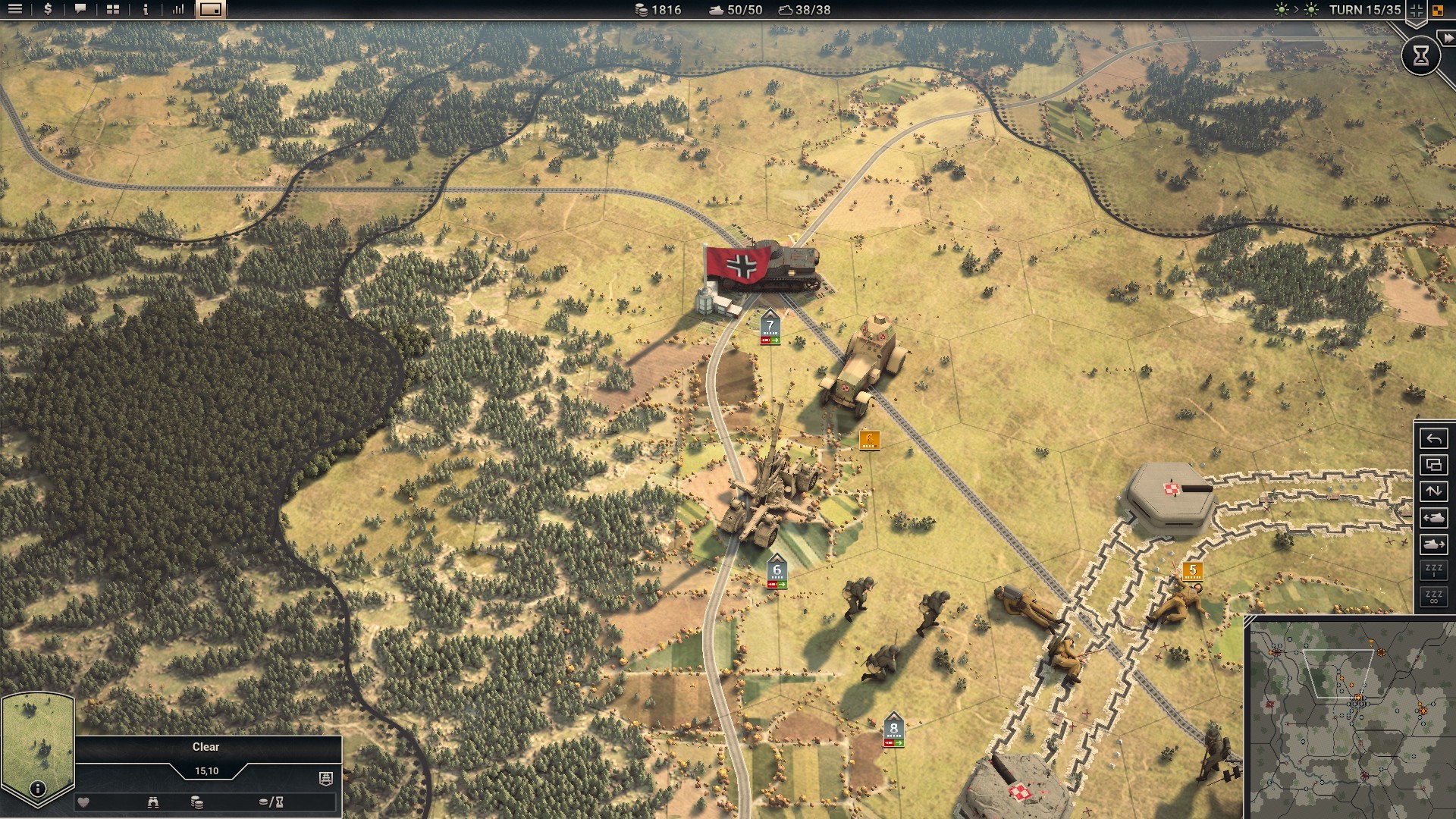Open the dollar-sign purchase screen
Viewport: 1456px width, 819px height.
[x=48, y=10]
